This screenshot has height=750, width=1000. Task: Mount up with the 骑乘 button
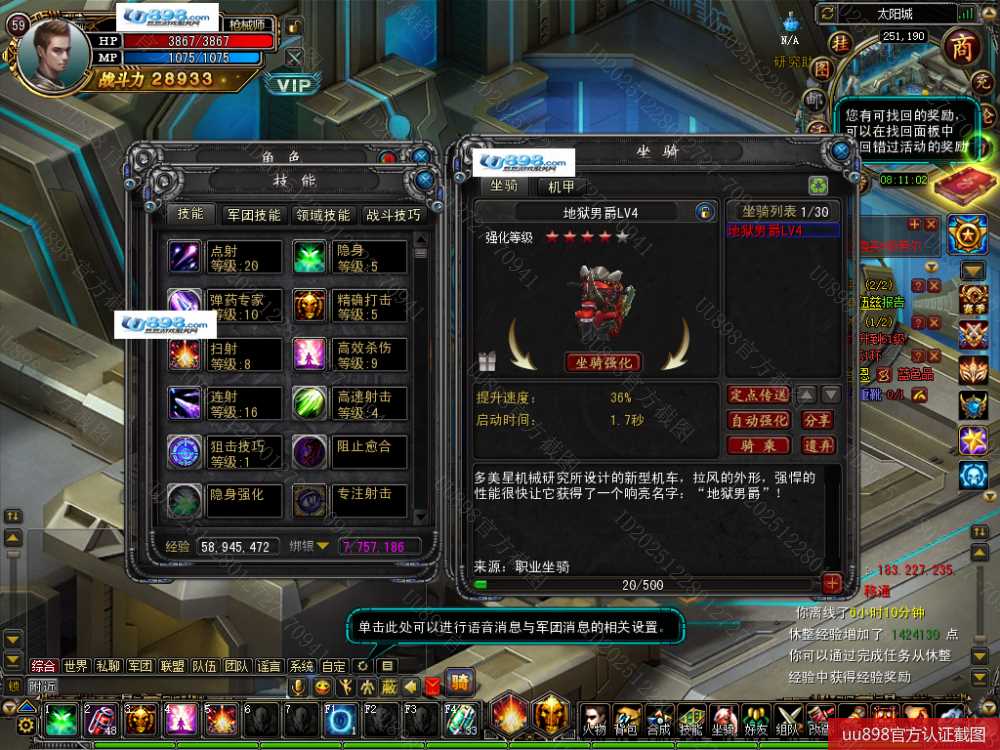pos(758,446)
